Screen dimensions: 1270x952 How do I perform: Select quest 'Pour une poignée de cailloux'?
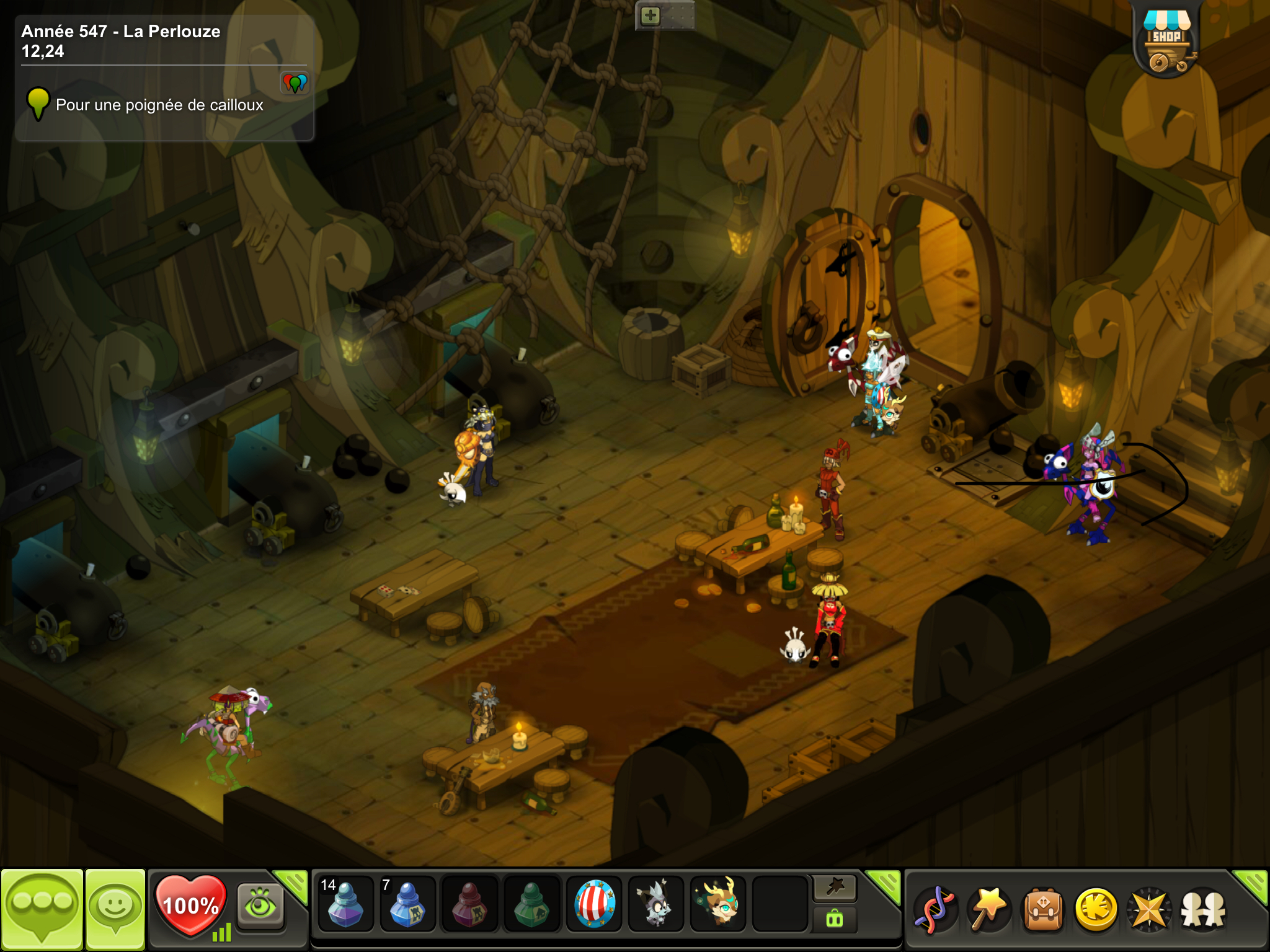coord(159,105)
